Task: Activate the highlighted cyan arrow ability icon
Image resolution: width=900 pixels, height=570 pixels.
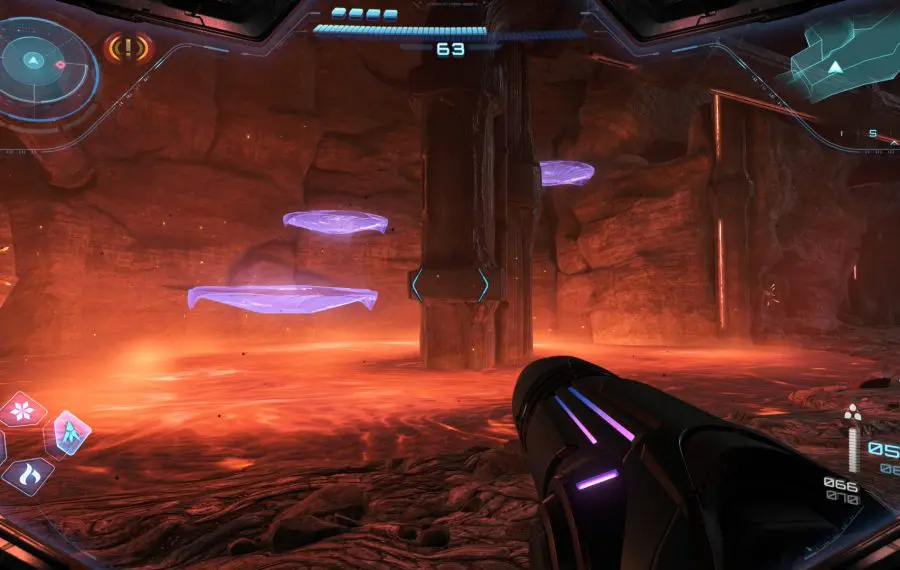Action: (71, 432)
